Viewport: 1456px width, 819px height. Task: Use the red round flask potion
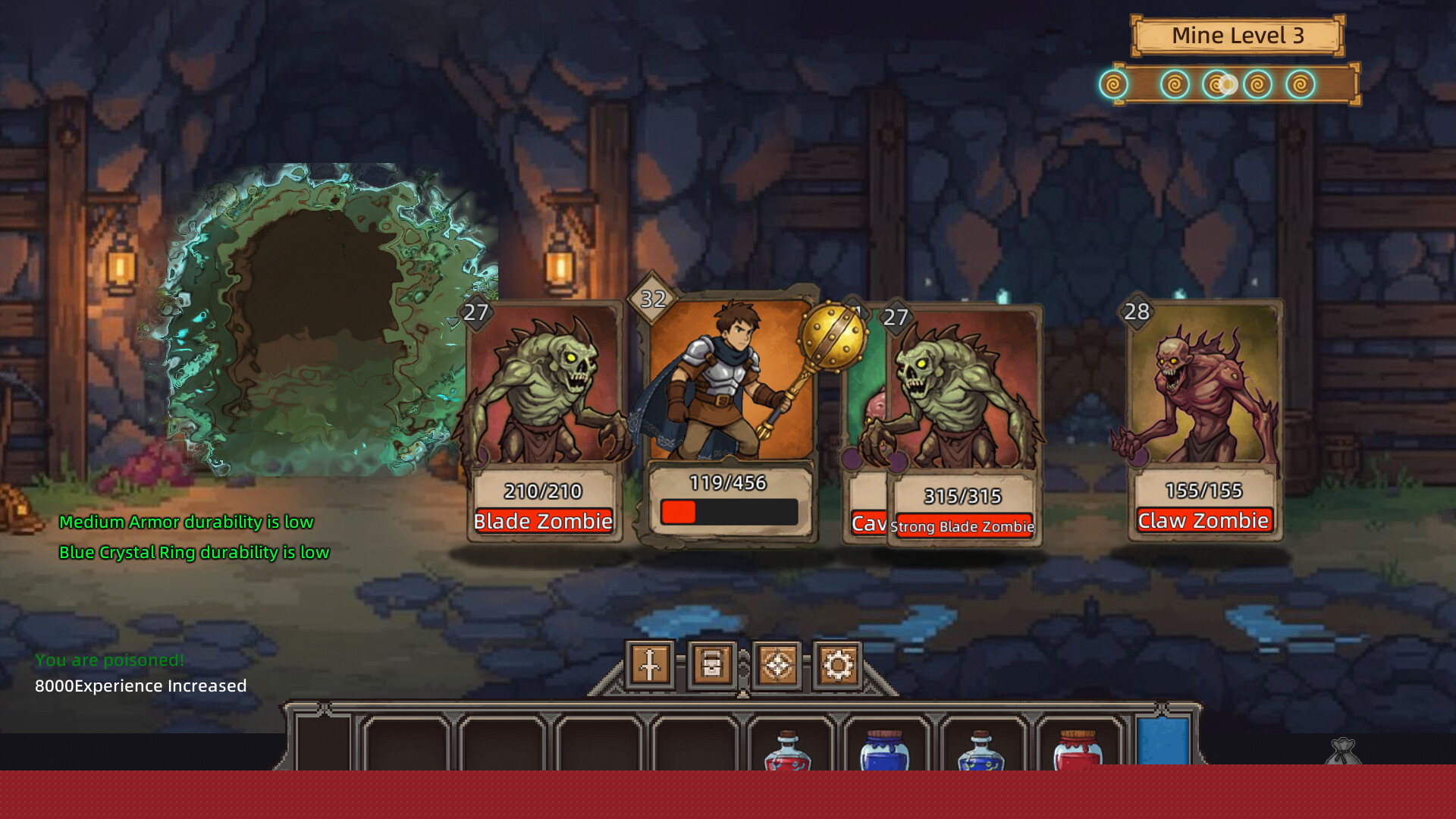pyautogui.click(x=788, y=751)
